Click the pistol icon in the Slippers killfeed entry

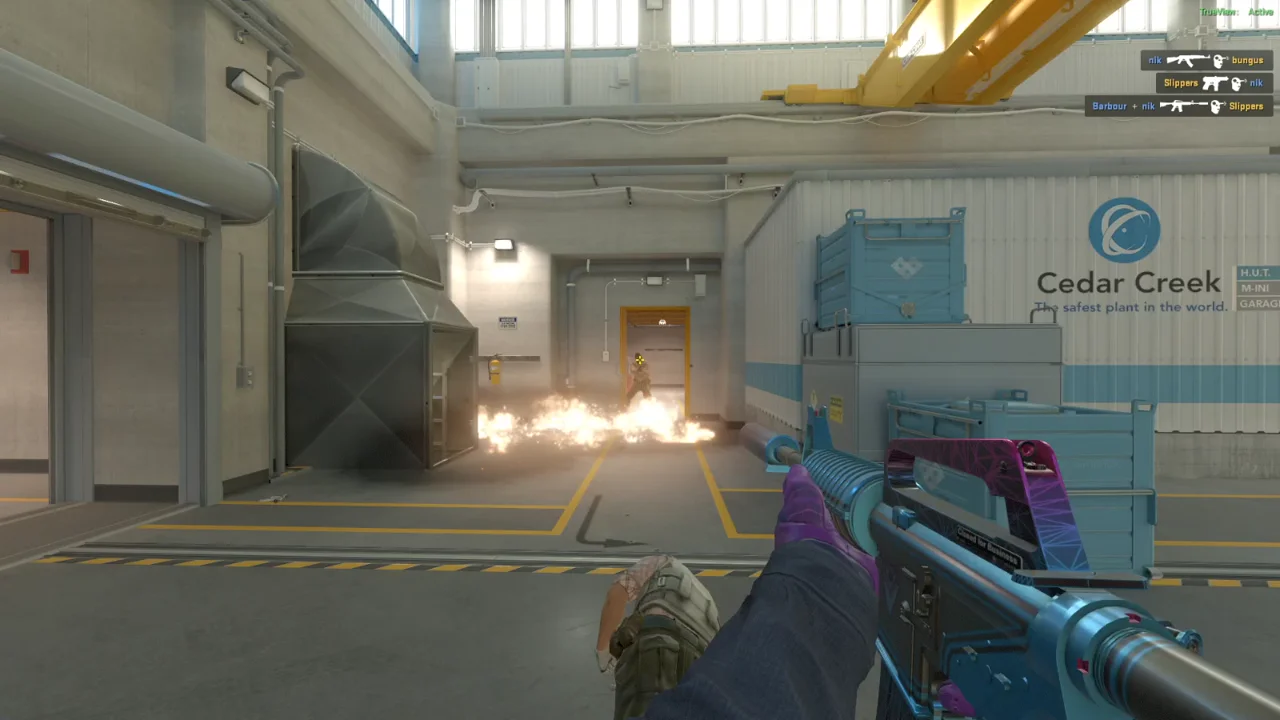tap(1215, 83)
